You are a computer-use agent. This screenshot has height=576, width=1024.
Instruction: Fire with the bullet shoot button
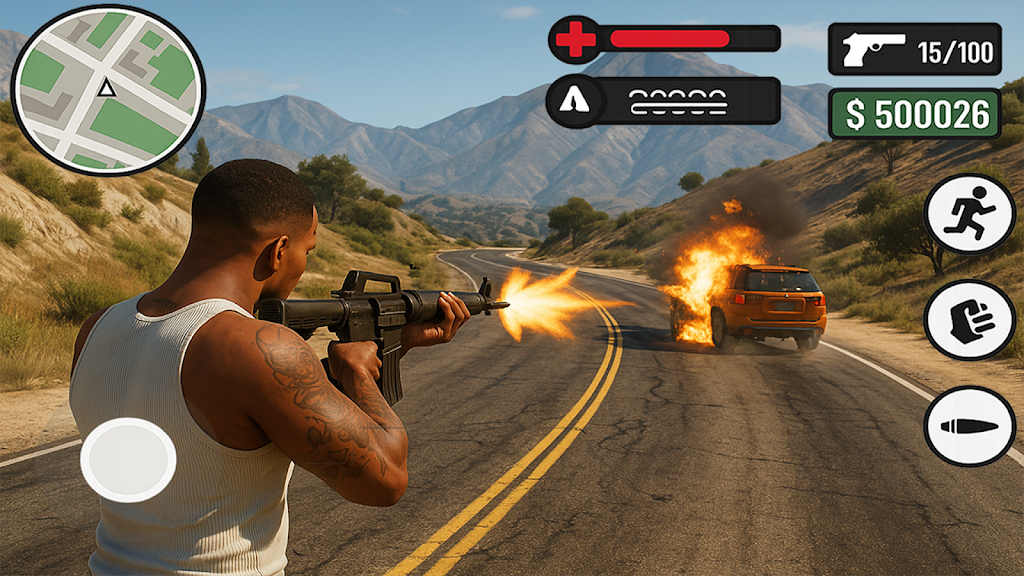point(969,426)
